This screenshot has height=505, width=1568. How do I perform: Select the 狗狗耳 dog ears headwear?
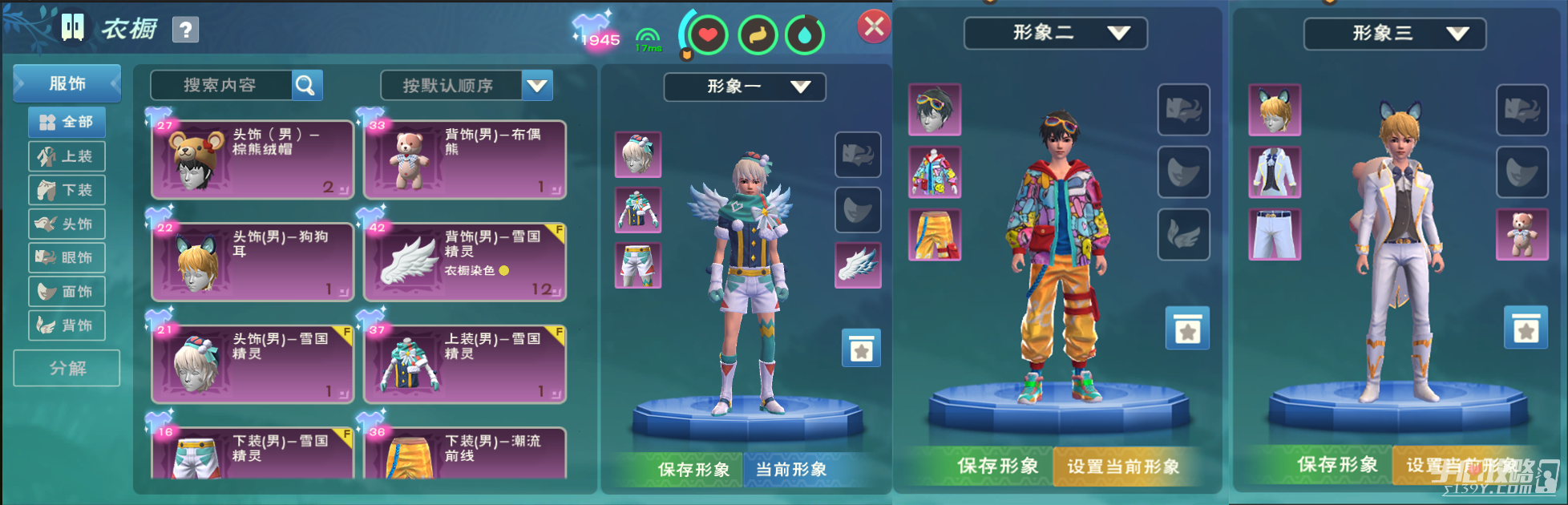[x=253, y=262]
